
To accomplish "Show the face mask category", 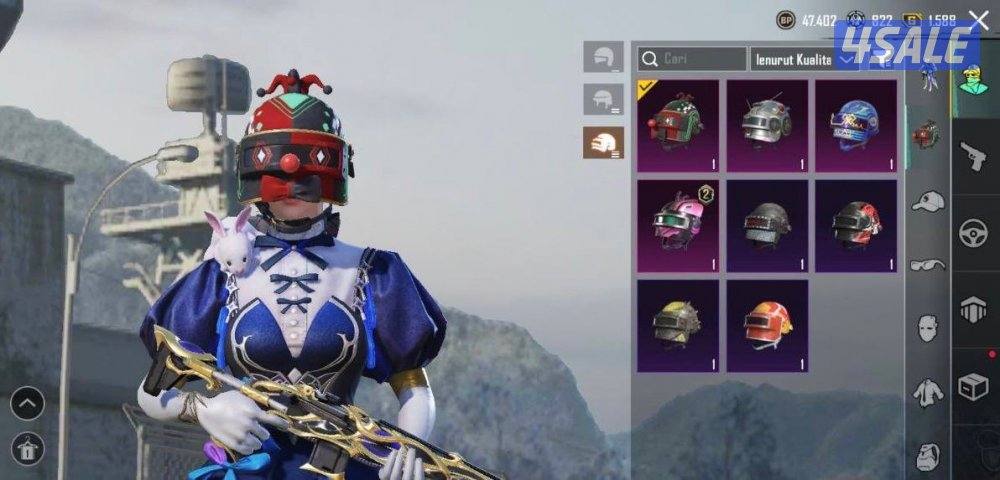I will [928, 327].
